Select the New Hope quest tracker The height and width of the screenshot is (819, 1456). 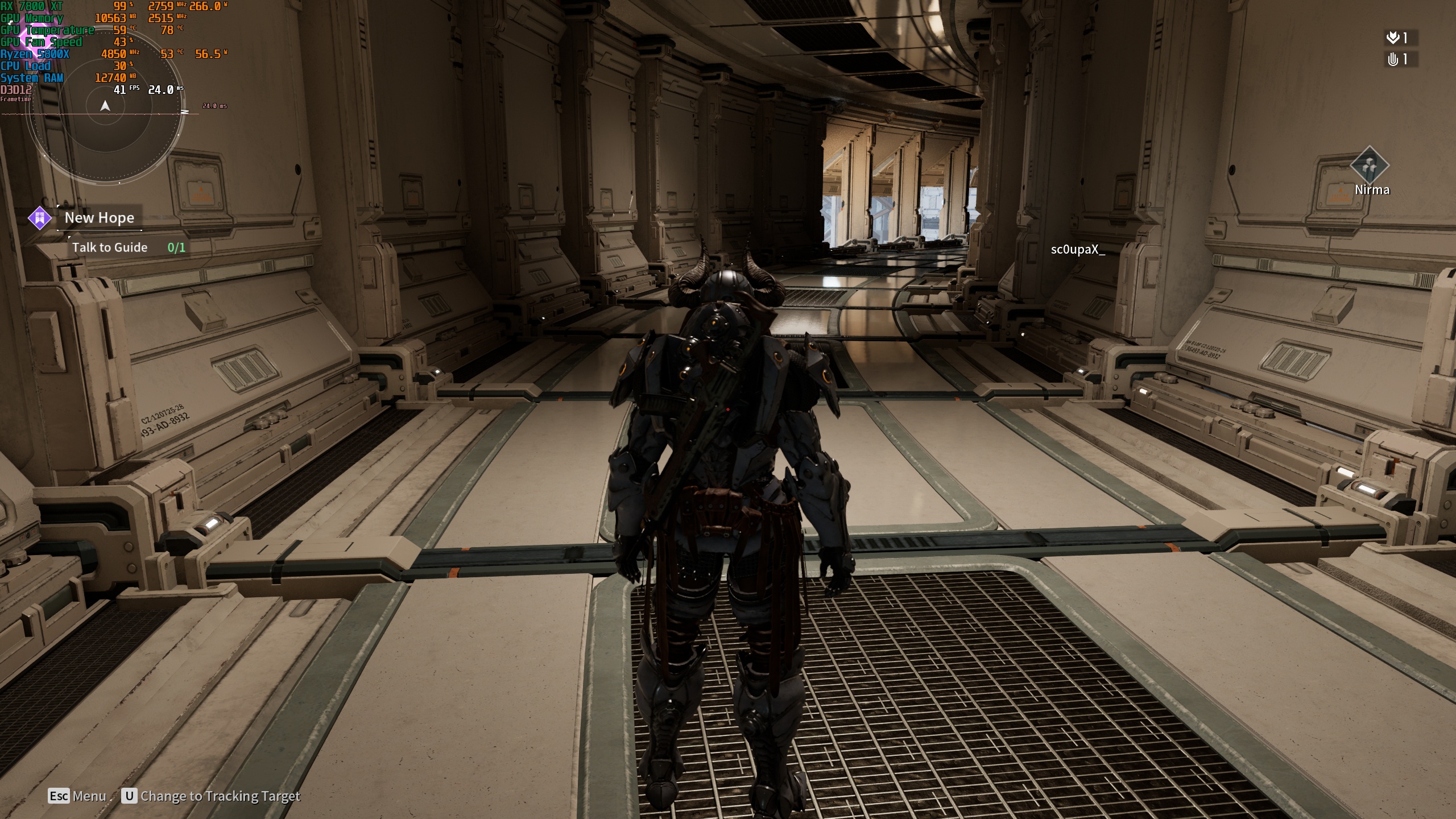[x=100, y=218]
